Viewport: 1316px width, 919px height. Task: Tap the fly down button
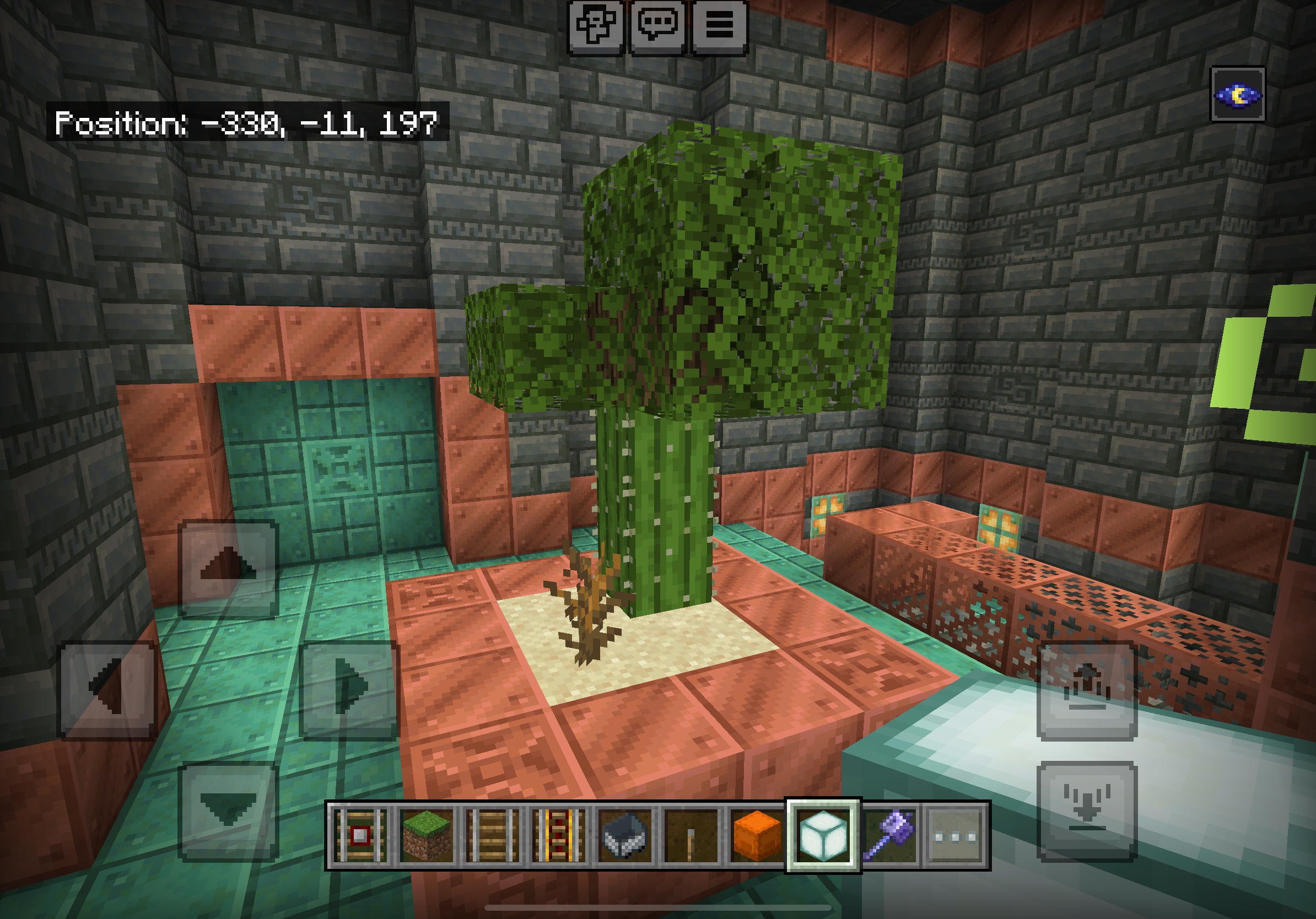(x=1087, y=810)
